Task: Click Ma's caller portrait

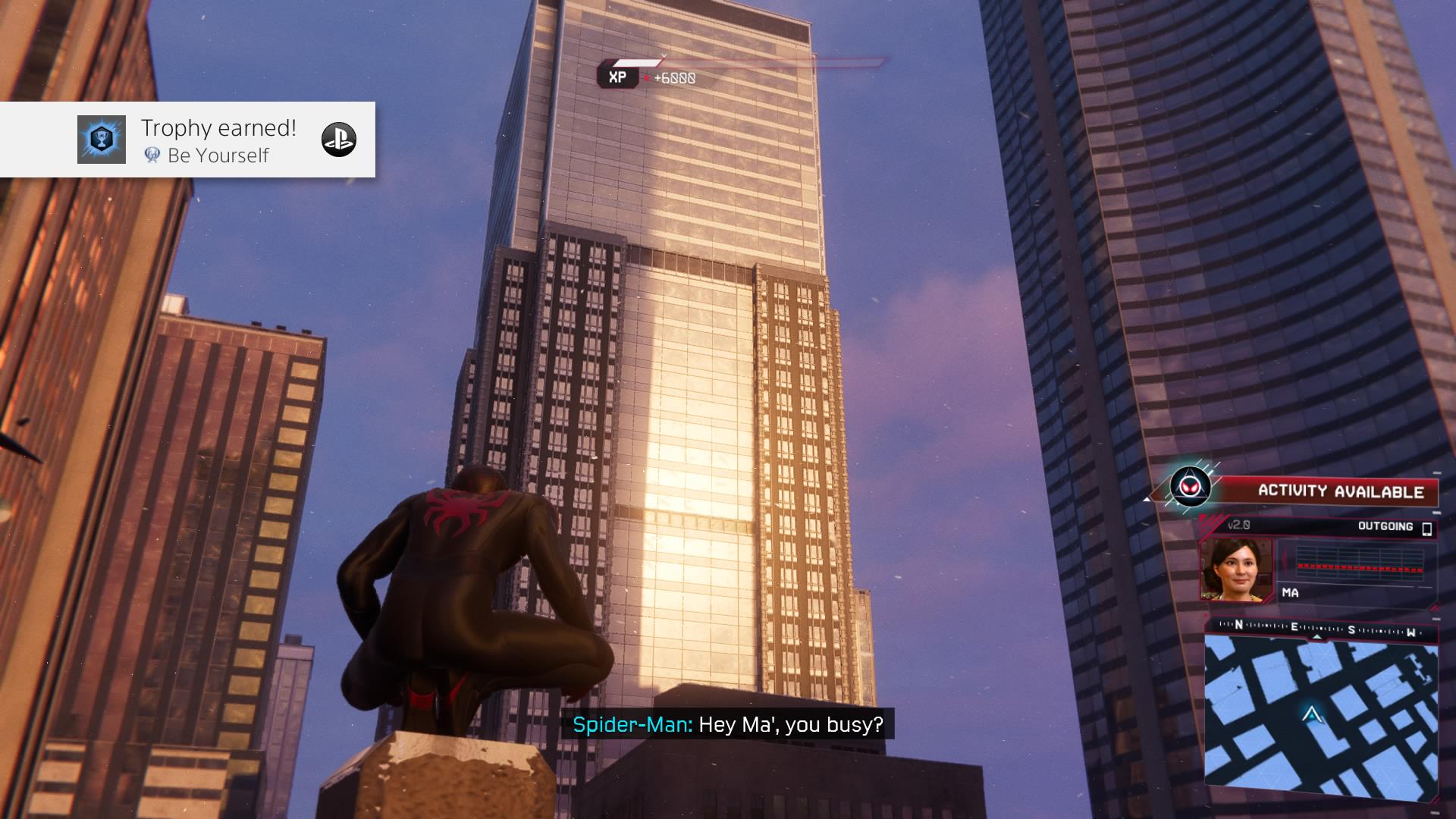Action: tap(1236, 570)
